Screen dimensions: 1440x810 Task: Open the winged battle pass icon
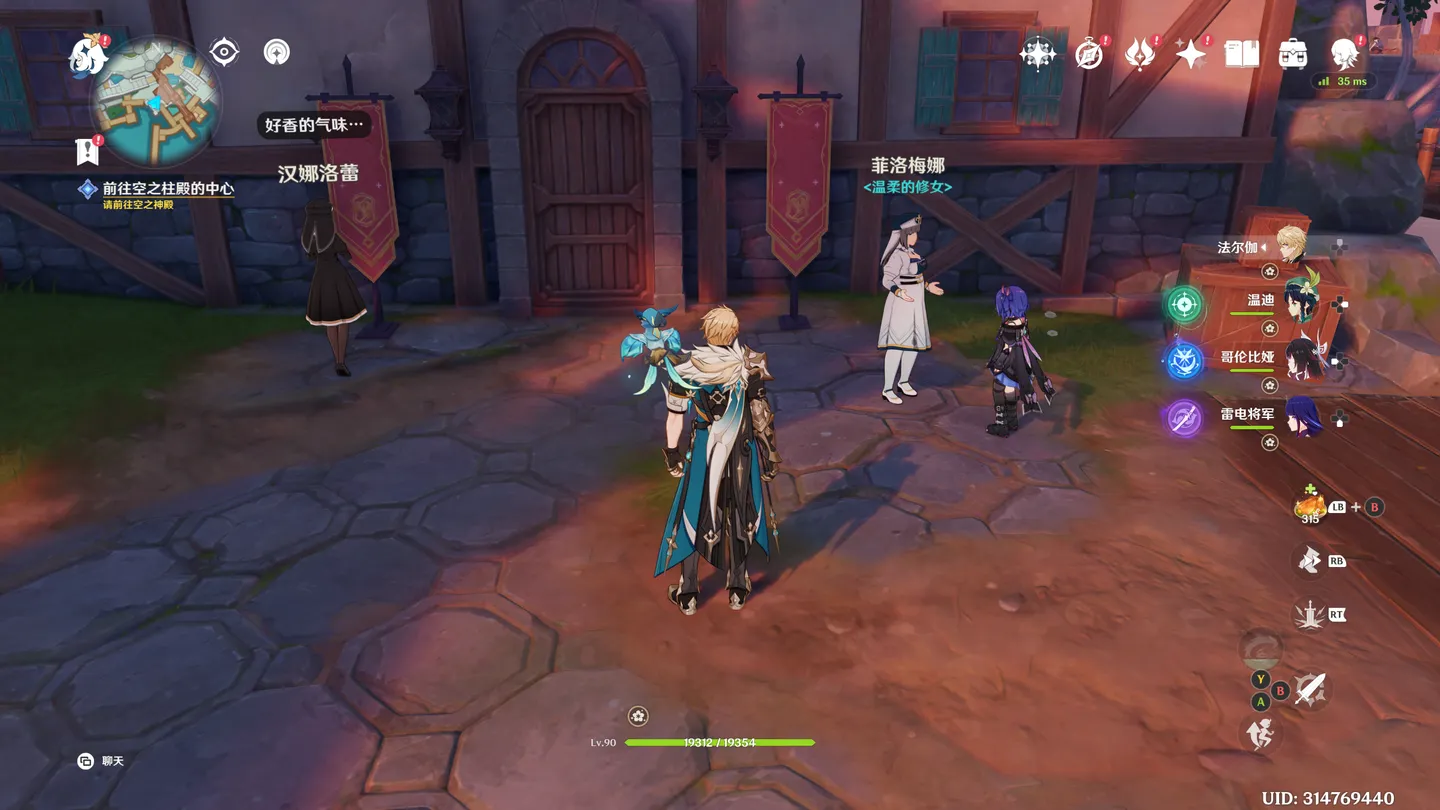[x=1140, y=54]
